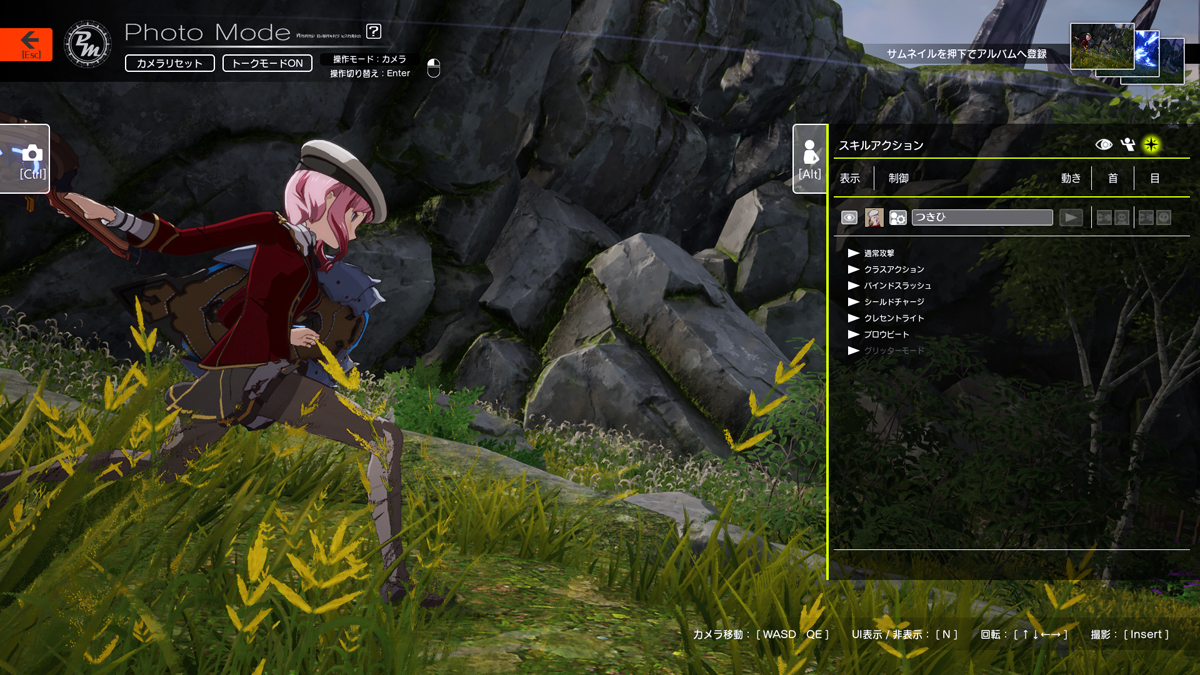Open the Photo Mode help question mark
1200x675 pixels.
coord(374,32)
